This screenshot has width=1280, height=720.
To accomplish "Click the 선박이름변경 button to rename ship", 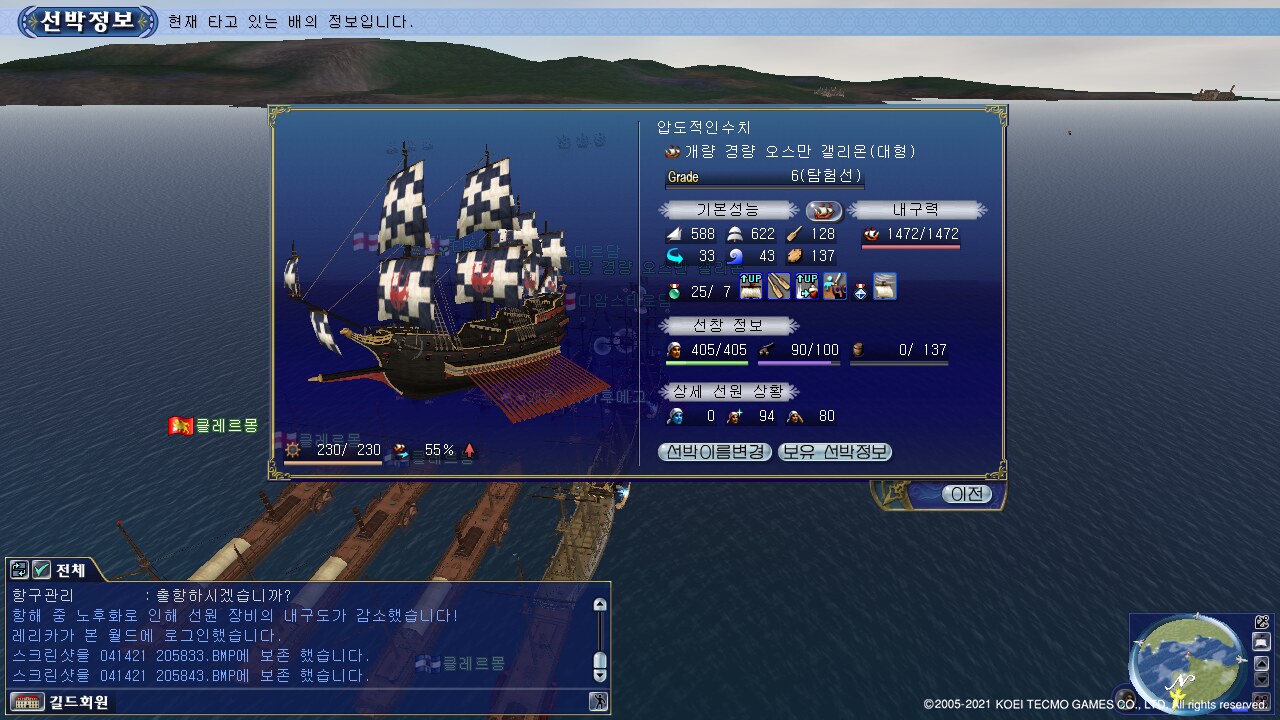I will [x=715, y=452].
